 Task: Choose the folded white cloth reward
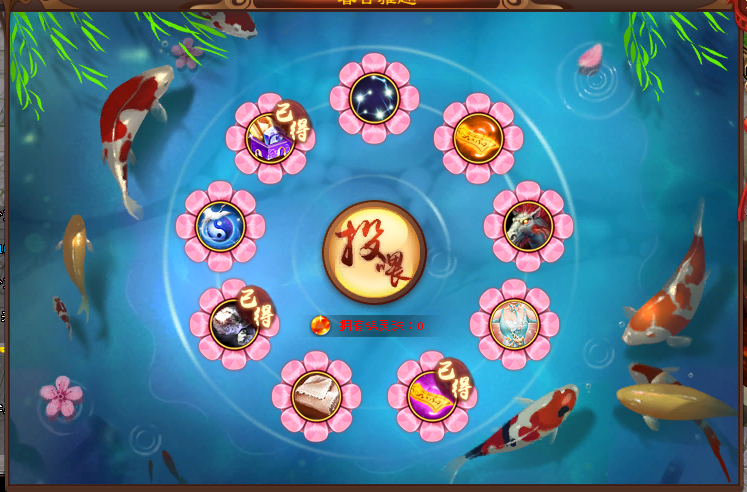pyautogui.click(x=316, y=395)
